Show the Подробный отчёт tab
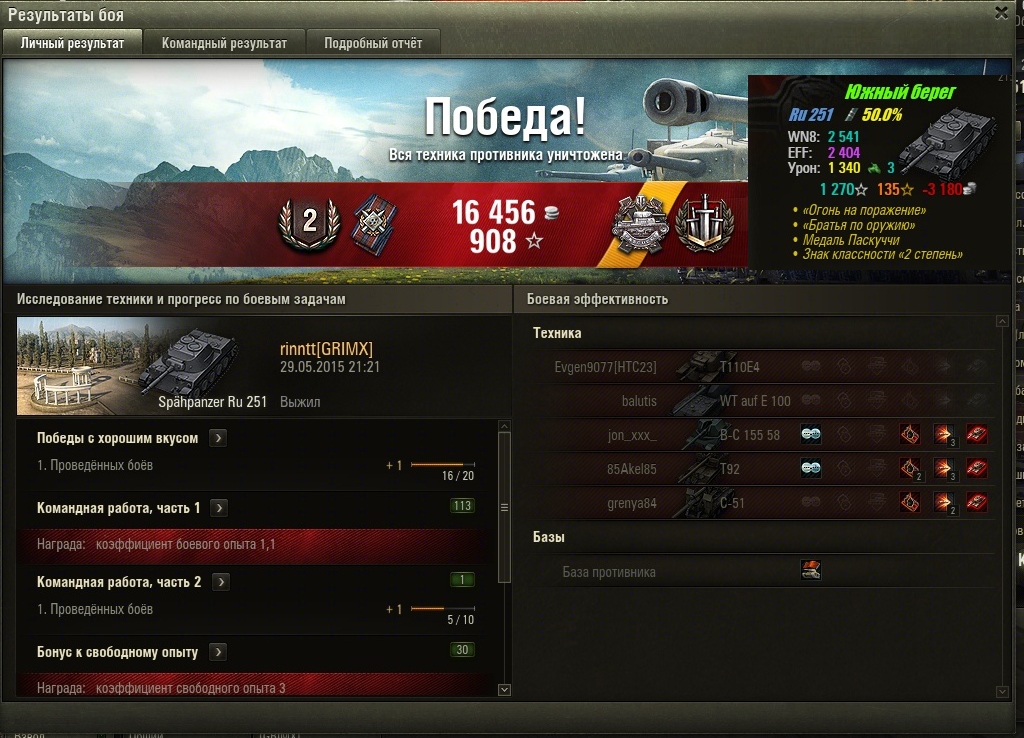Screen dimensions: 1024x738 373,43
